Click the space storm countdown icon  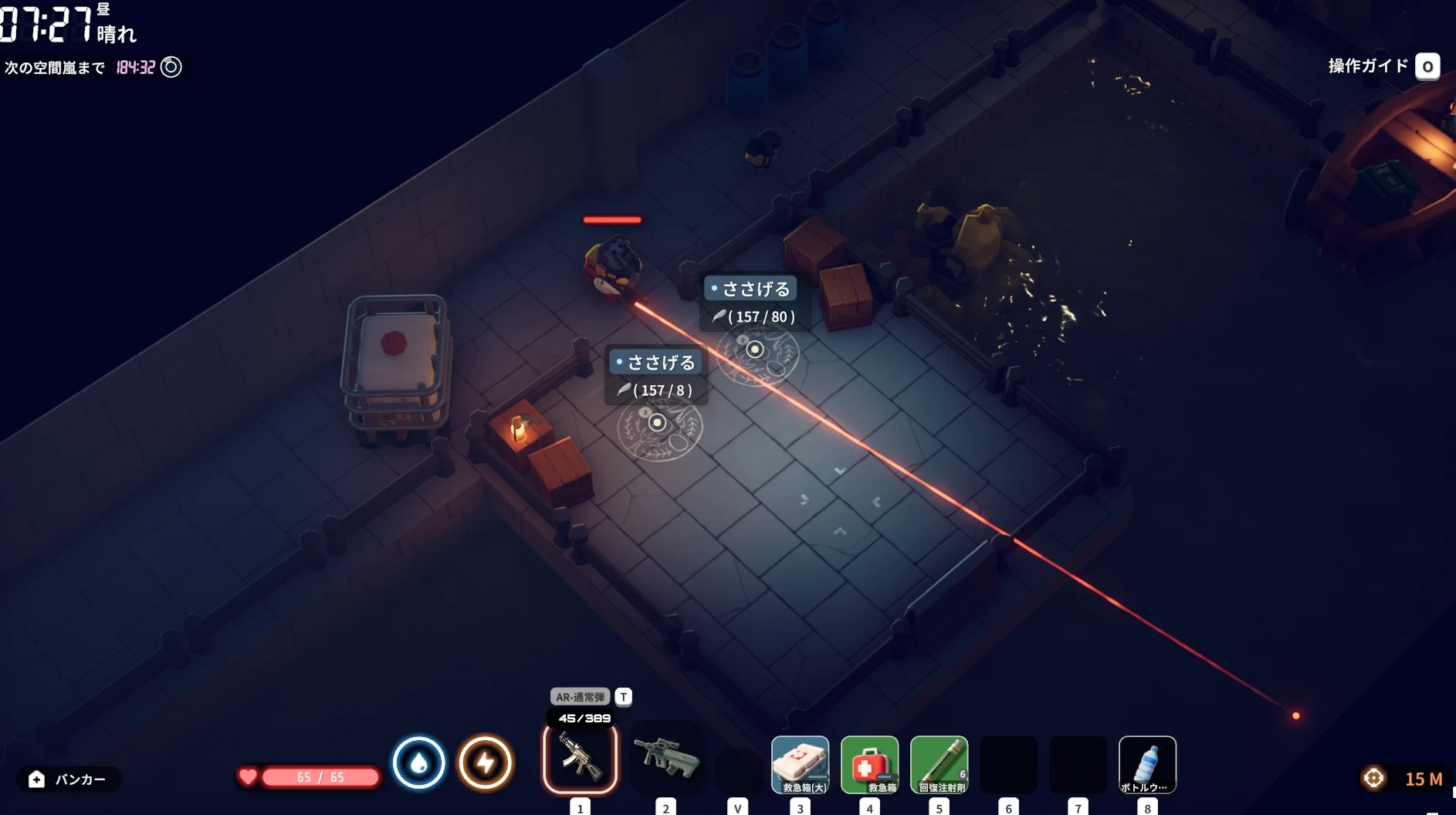click(171, 67)
